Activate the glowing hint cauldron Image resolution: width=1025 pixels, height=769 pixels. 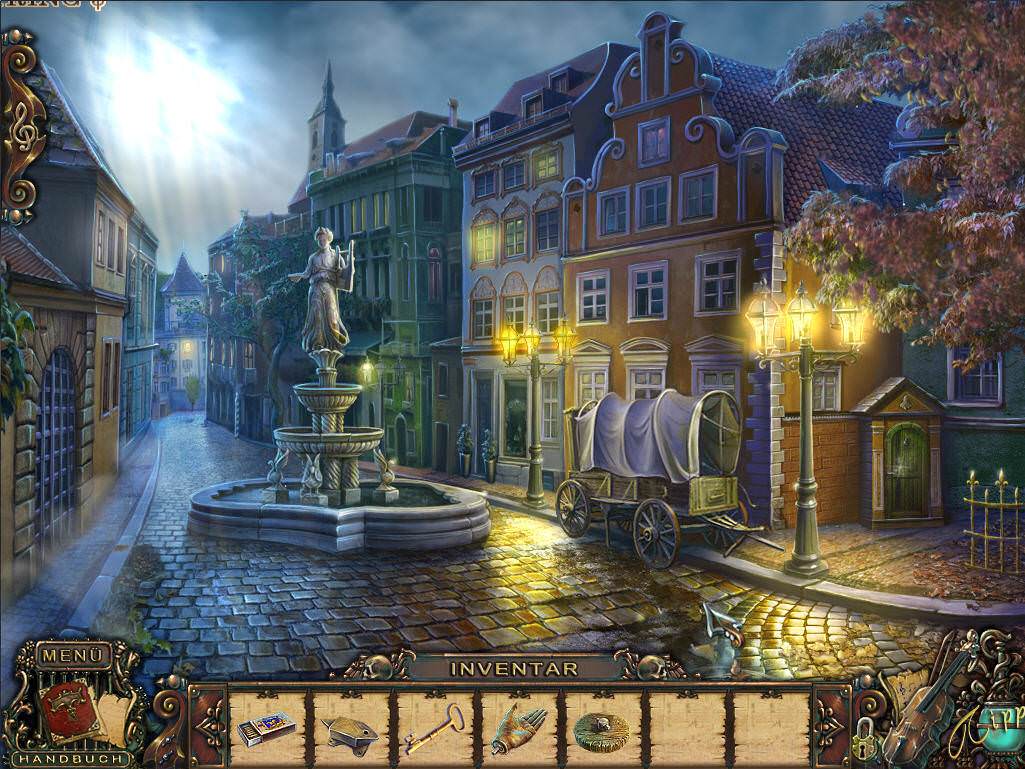pos(1003,725)
